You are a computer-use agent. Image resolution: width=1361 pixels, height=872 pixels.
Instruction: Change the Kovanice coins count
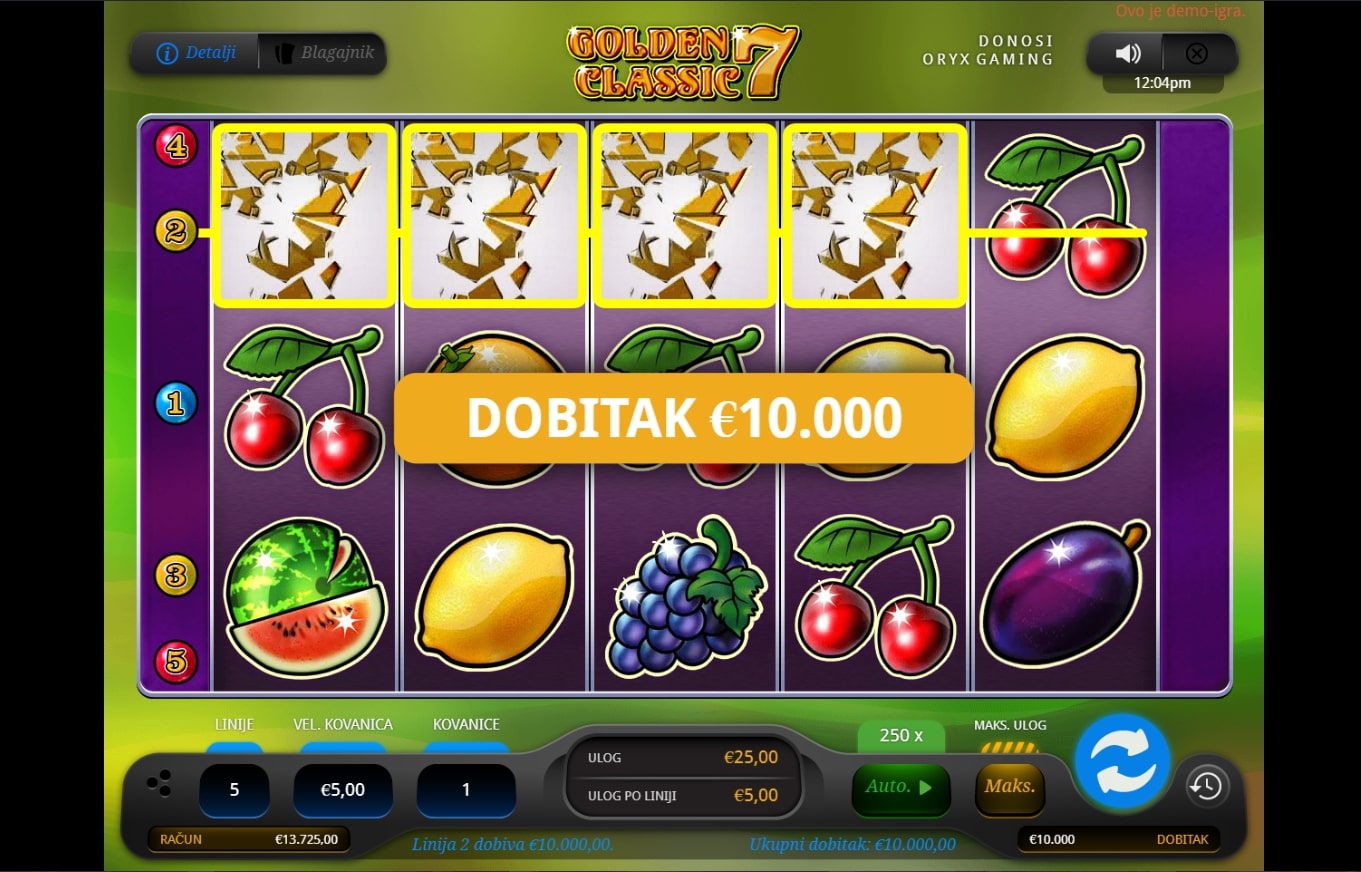(466, 790)
